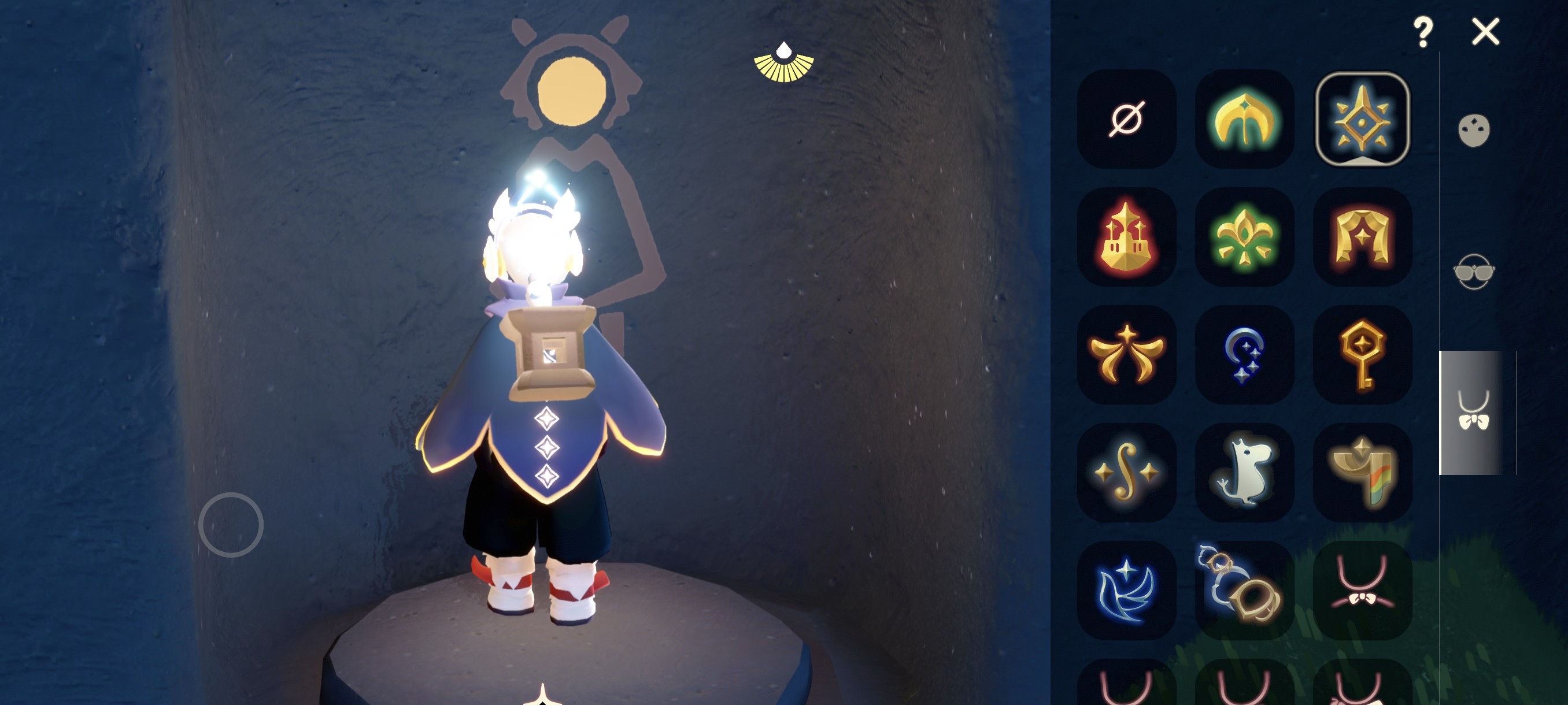Select the green fleur-de-lis pendant

coord(1244,236)
